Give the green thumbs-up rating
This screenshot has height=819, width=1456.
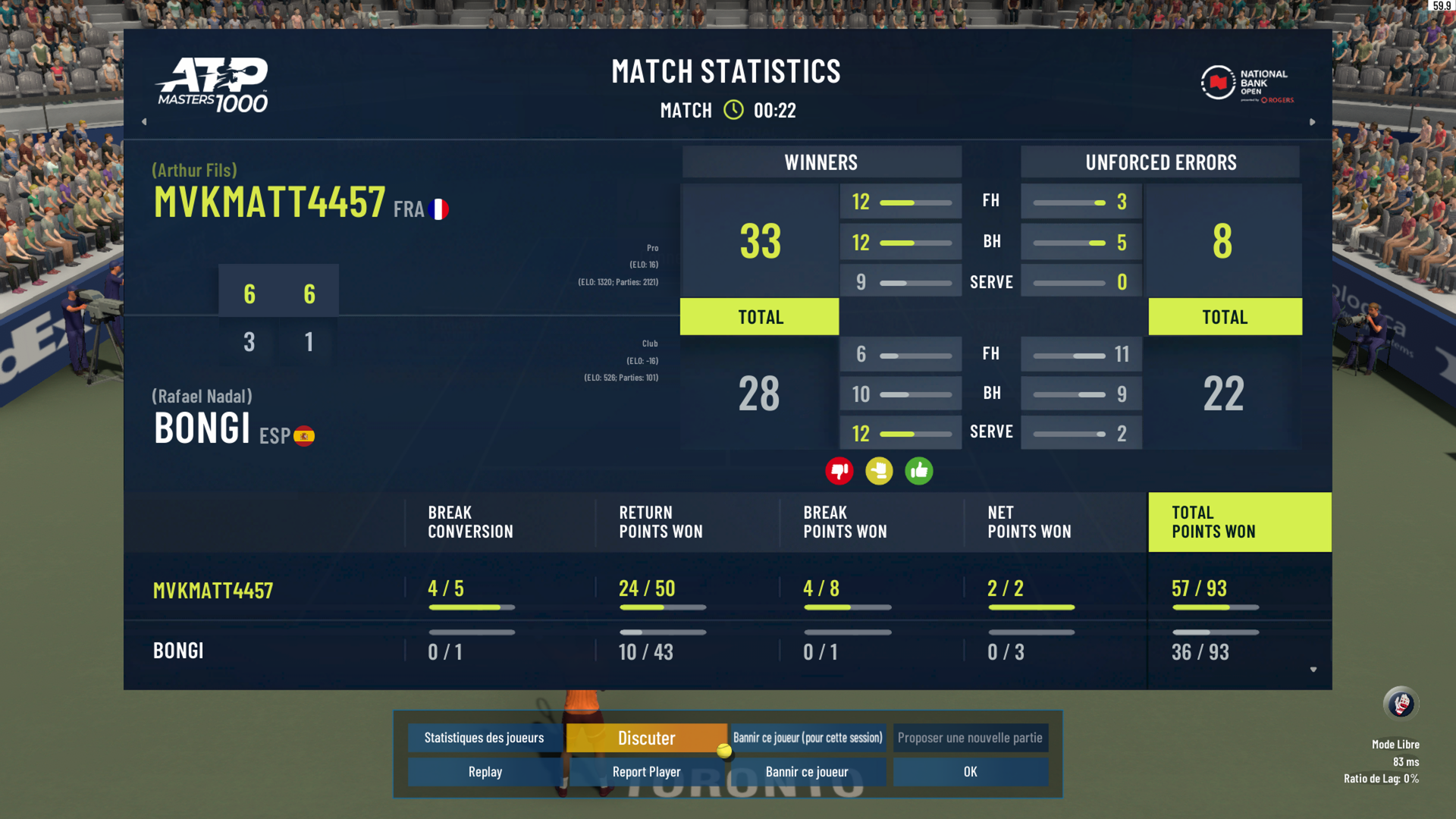pos(919,471)
